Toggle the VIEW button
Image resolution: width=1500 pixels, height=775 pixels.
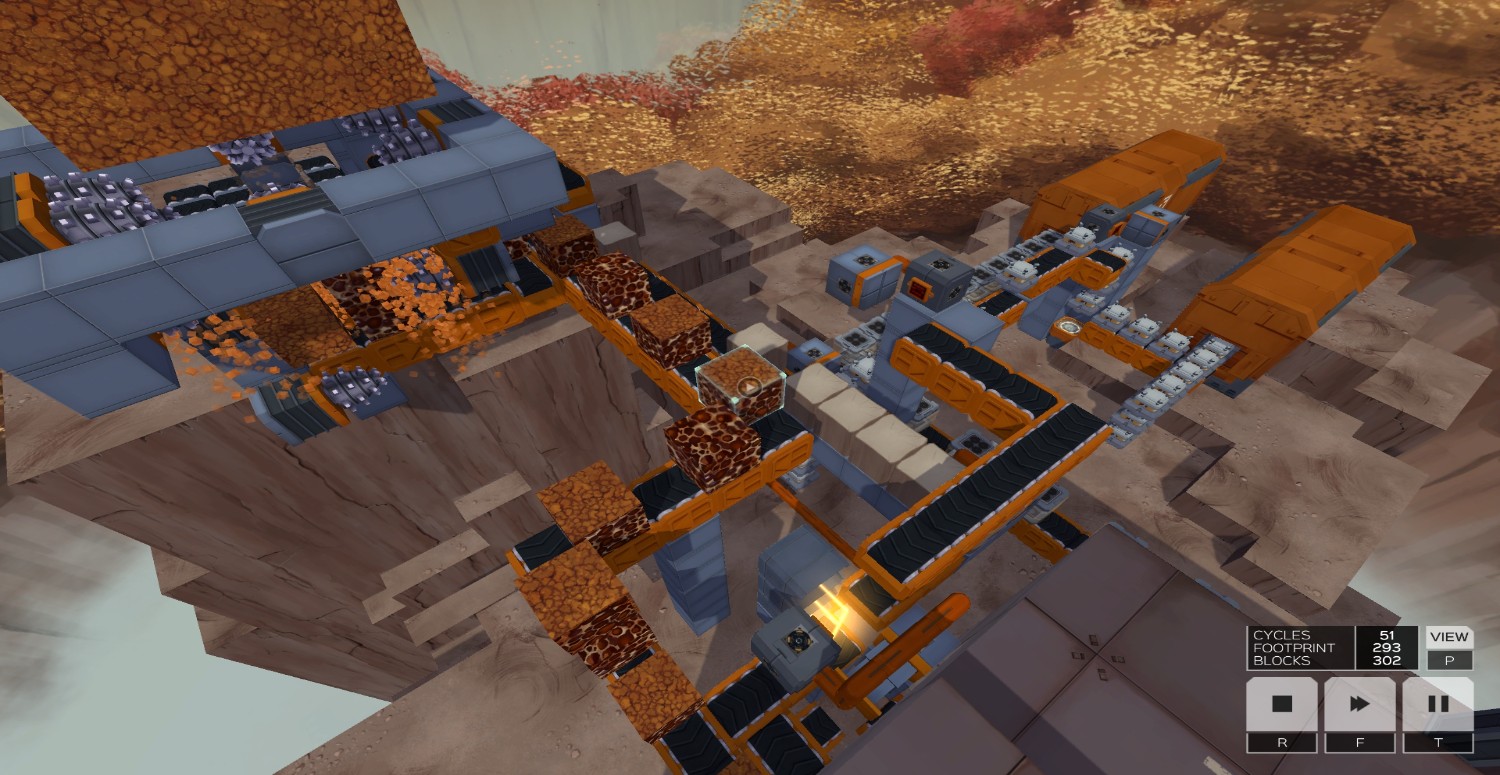point(1448,637)
